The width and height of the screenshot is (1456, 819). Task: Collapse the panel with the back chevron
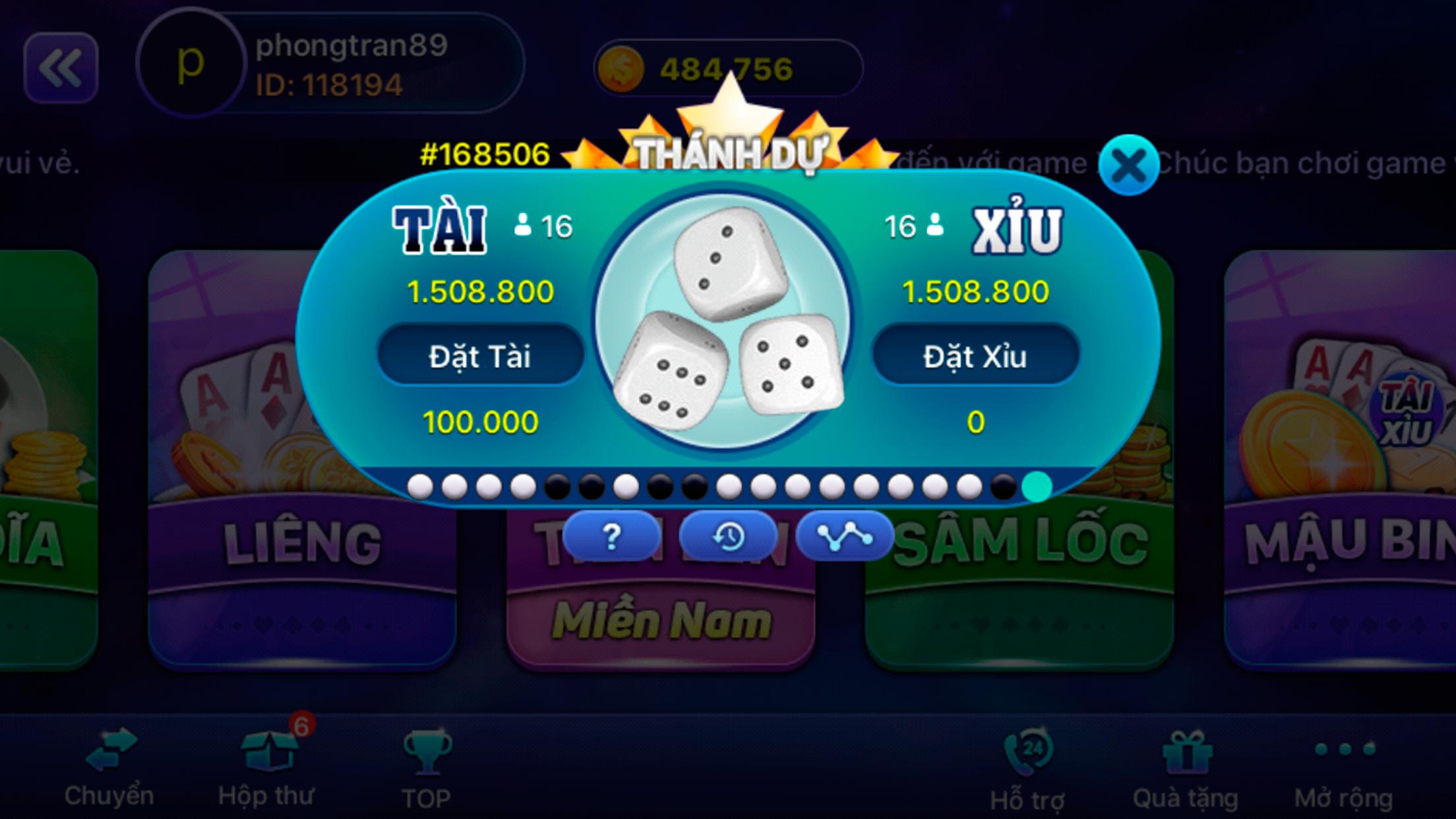click(x=61, y=68)
